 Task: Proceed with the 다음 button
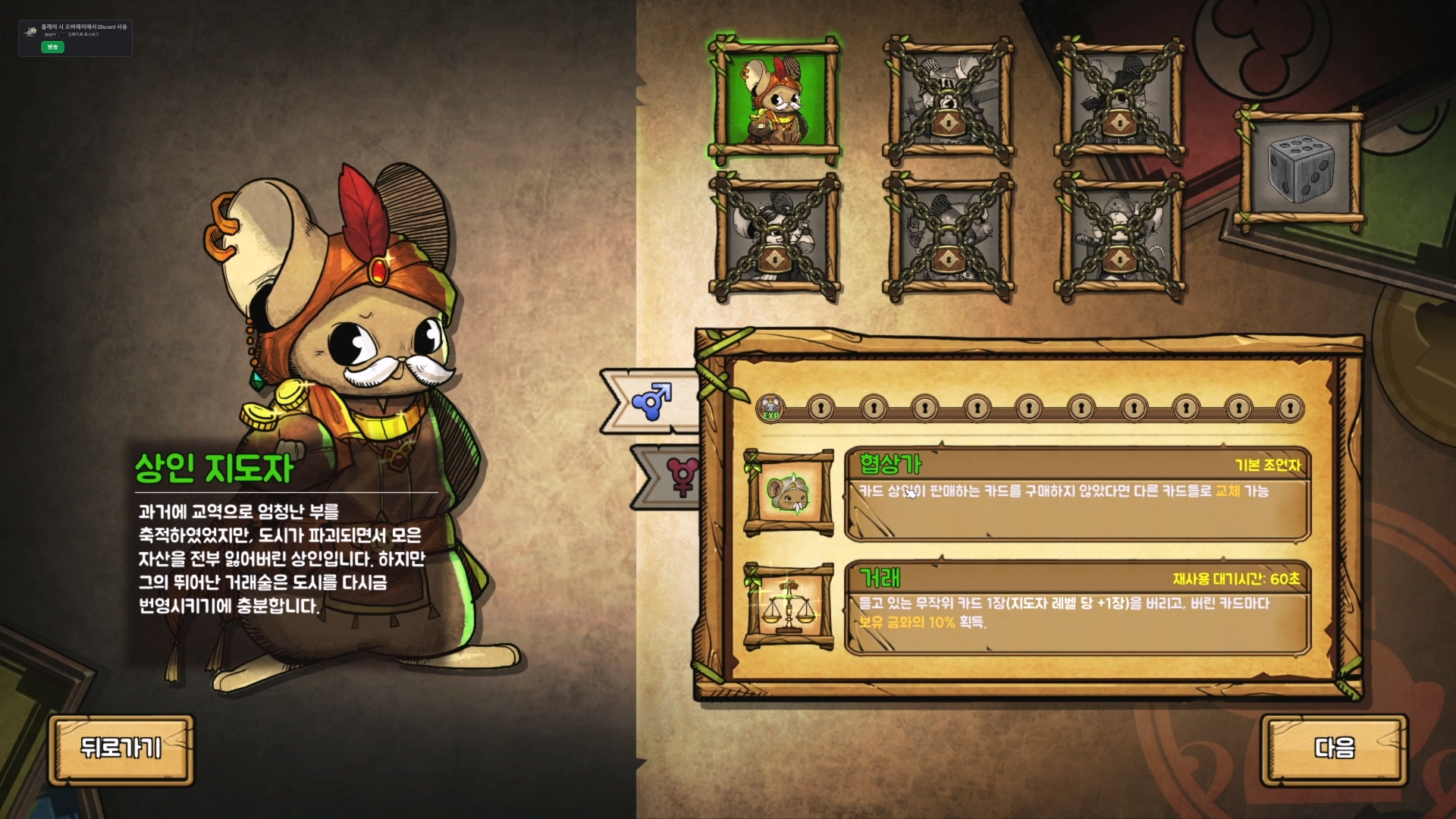pyautogui.click(x=1334, y=748)
